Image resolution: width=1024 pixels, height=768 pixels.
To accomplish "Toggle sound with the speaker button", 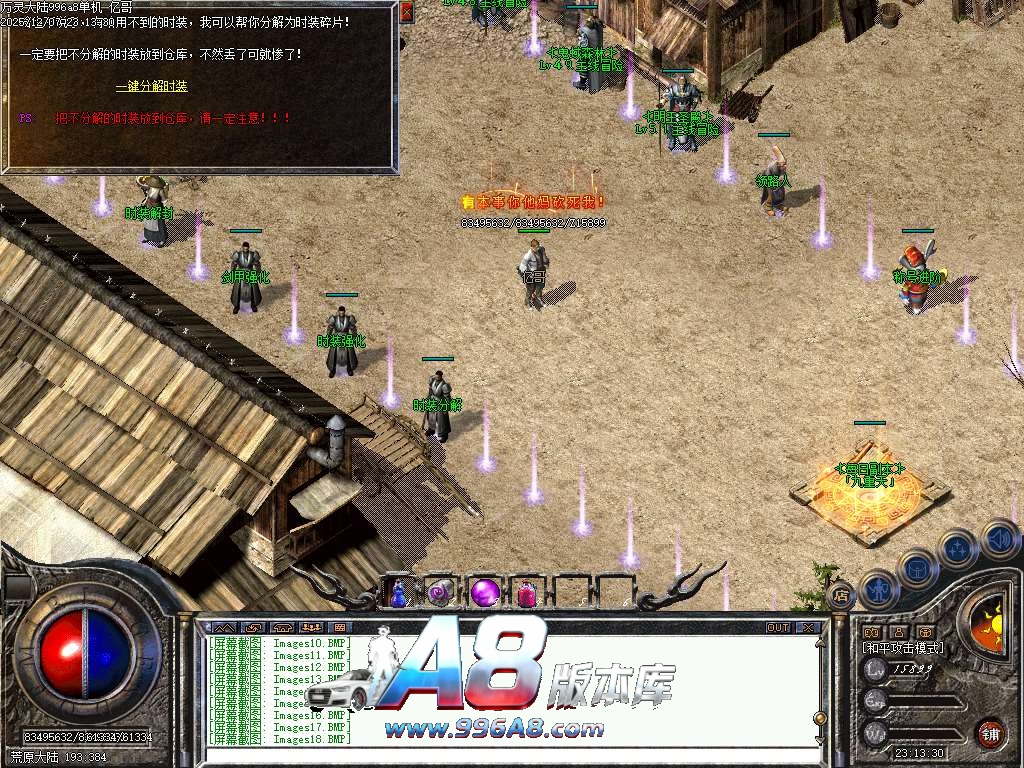I will click(999, 538).
